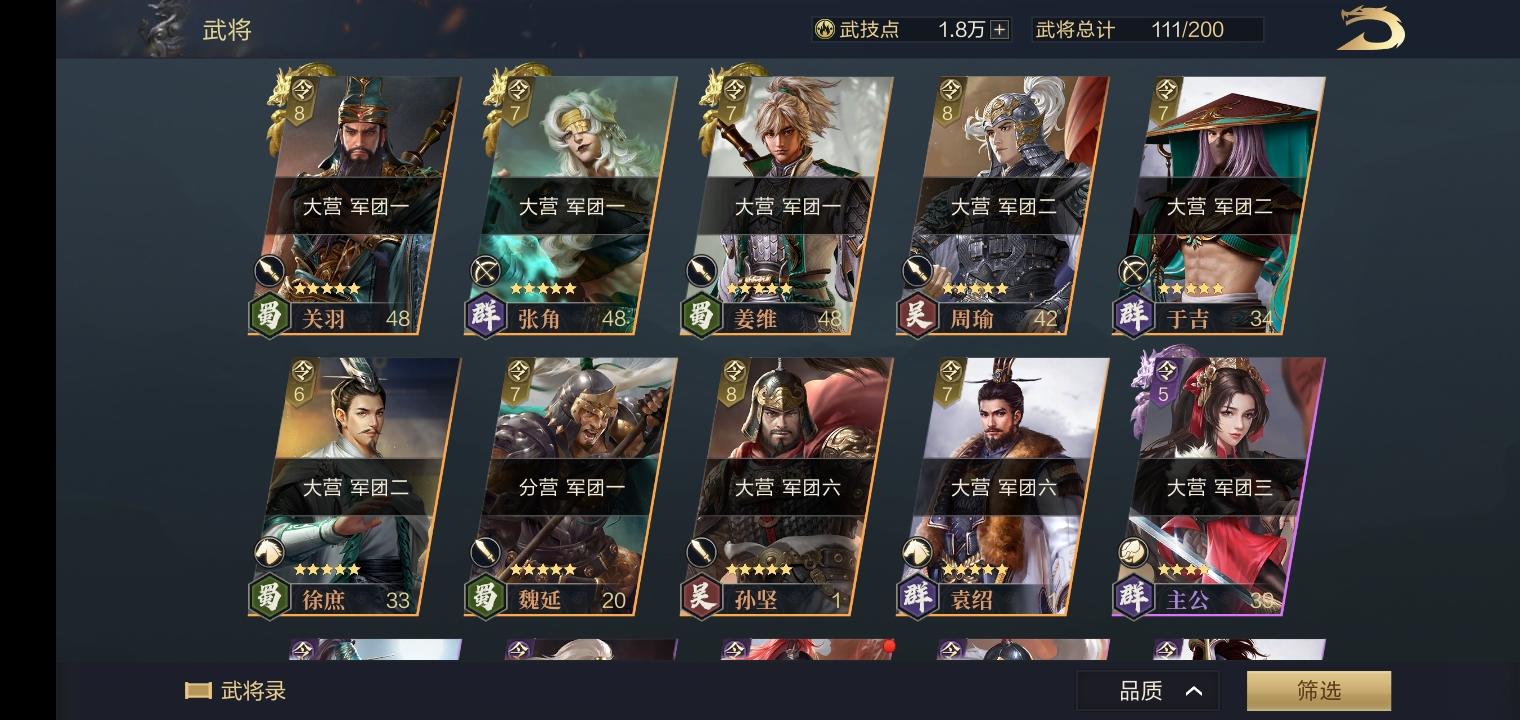Open the golden dragon menu in the top-right corner

point(1371,29)
